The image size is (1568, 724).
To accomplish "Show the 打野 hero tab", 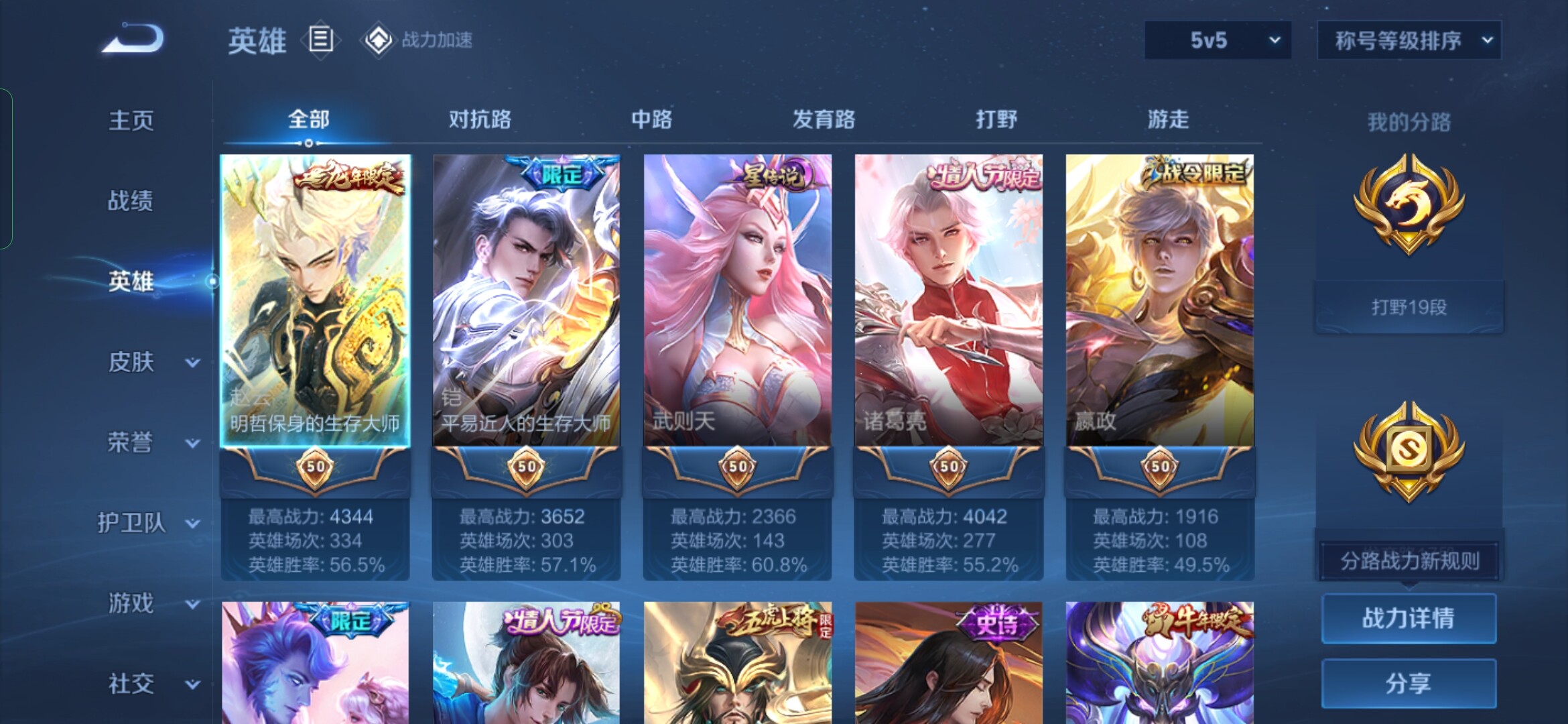I will tap(996, 119).
